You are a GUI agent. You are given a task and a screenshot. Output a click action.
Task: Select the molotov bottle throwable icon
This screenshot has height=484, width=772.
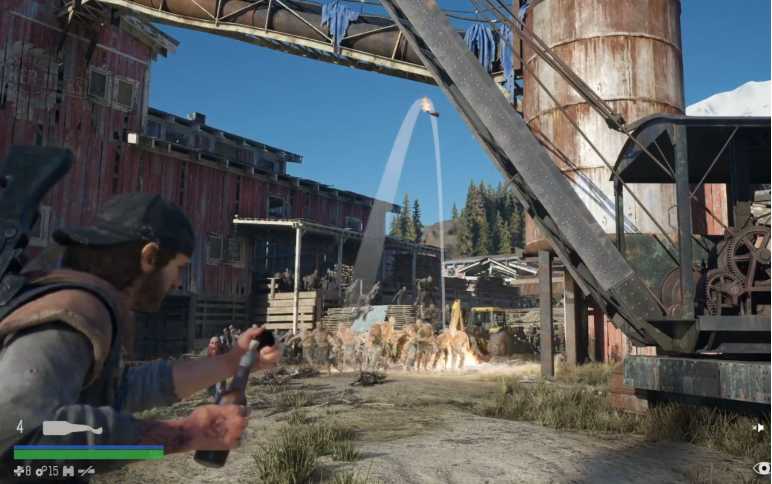click(x=71, y=428)
